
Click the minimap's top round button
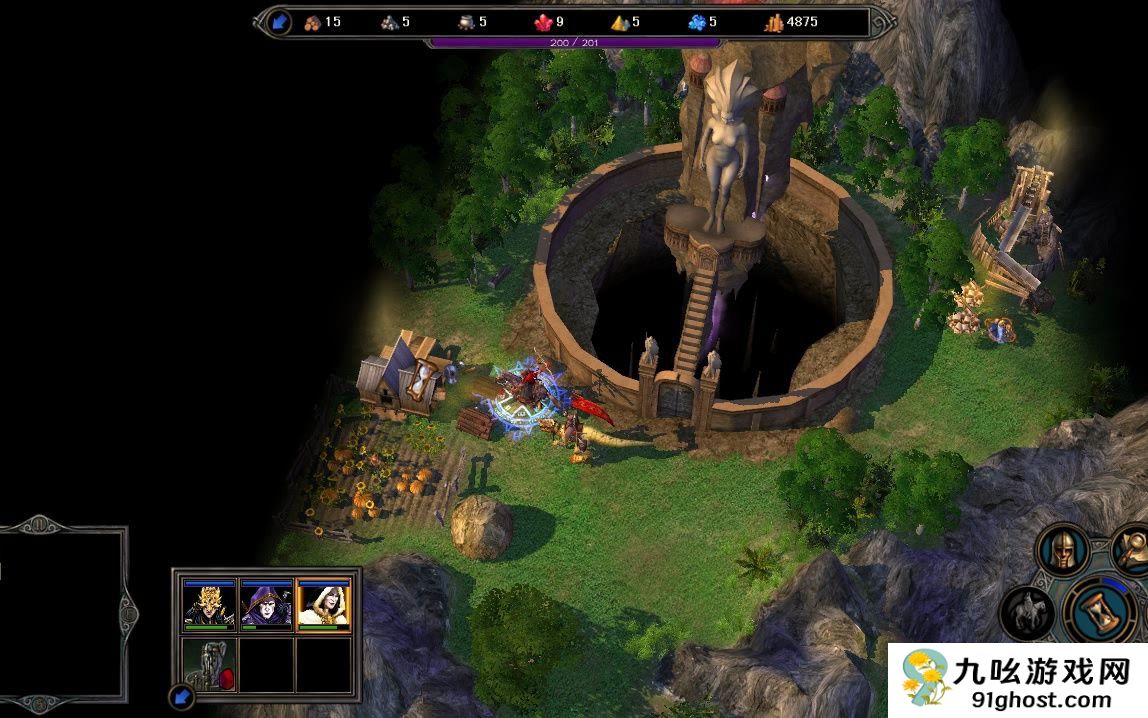click(x=38, y=523)
